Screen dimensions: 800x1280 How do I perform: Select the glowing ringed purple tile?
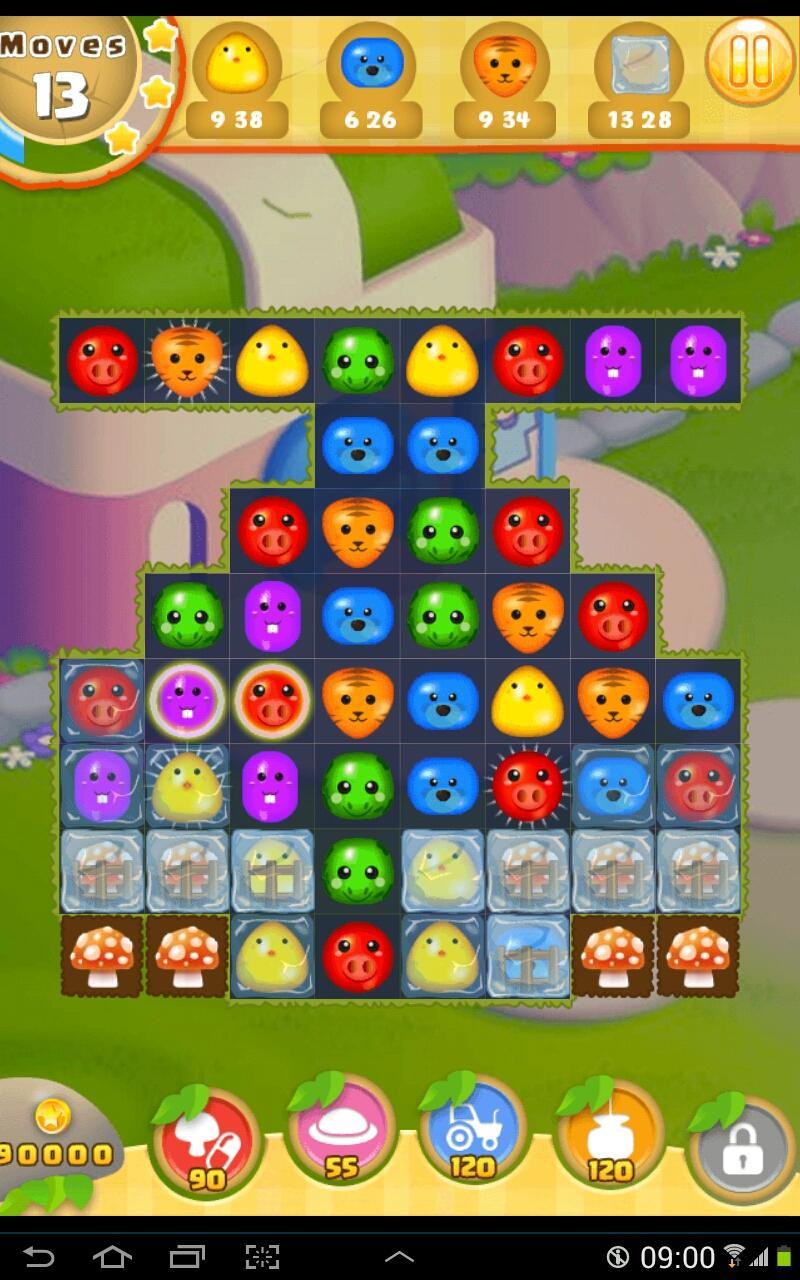click(x=186, y=700)
